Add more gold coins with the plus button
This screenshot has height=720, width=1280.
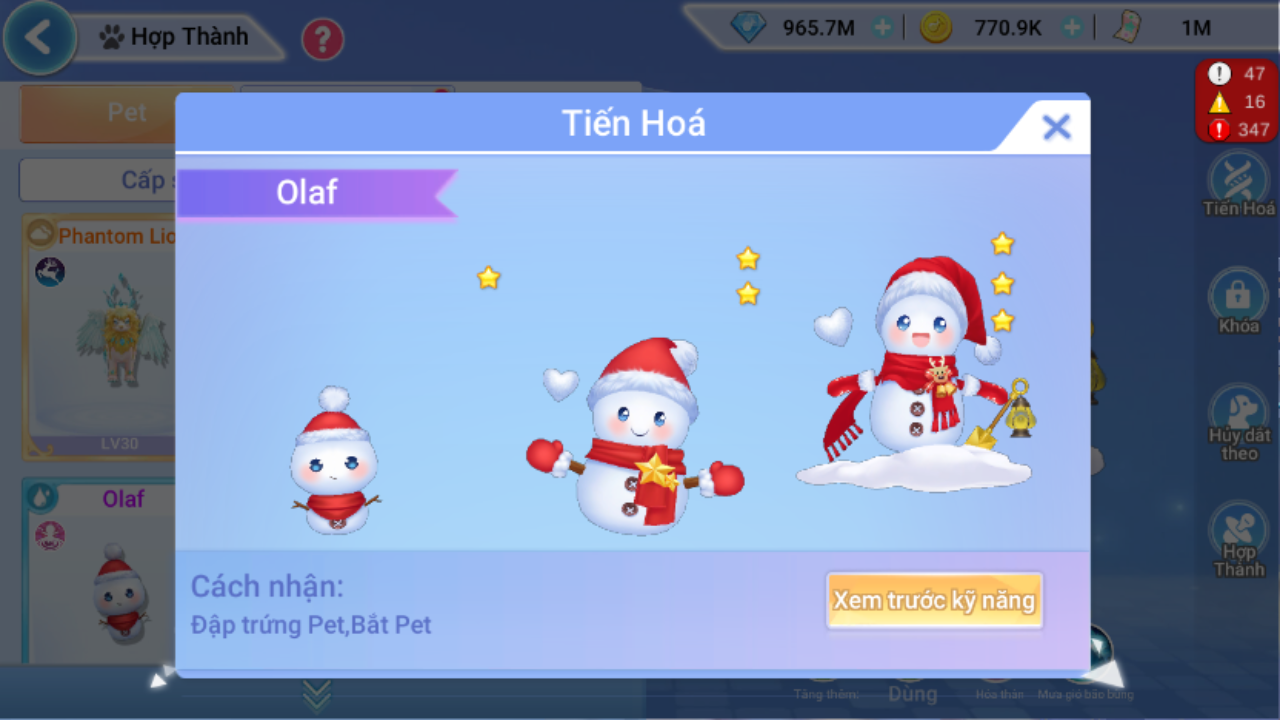tap(1072, 28)
